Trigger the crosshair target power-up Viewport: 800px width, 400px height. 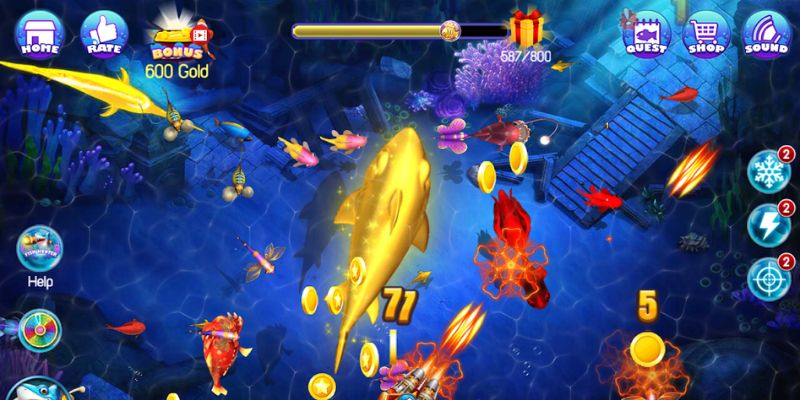click(770, 272)
